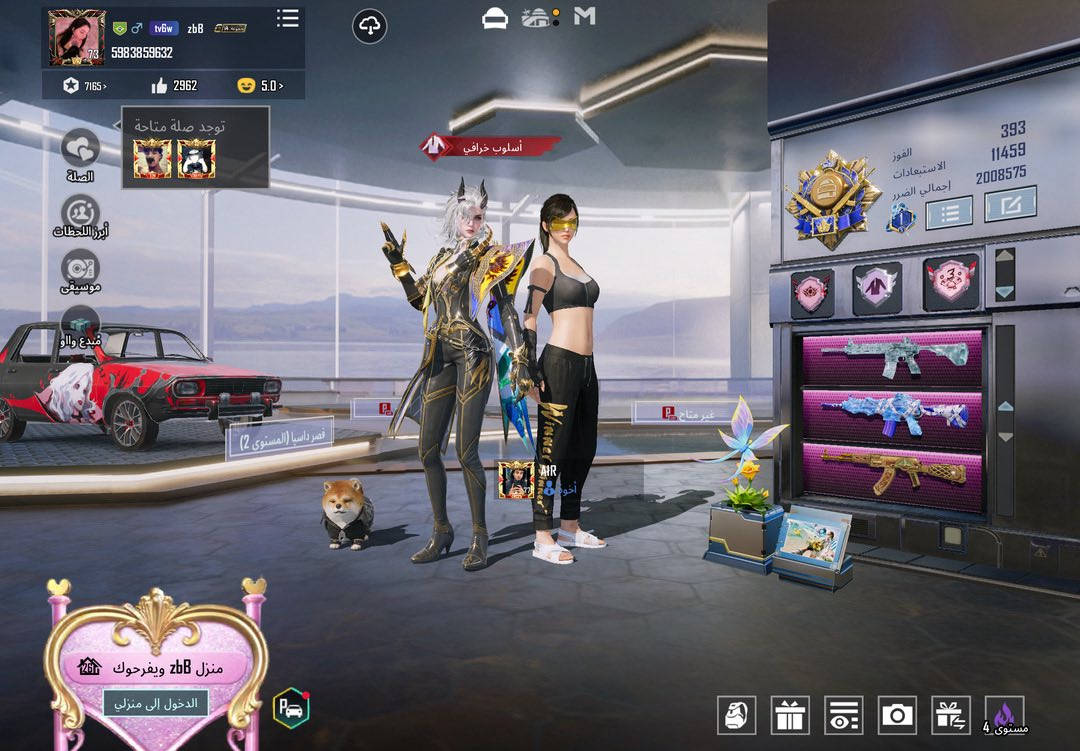This screenshot has height=751, width=1080.
Task: Open the backpack inventory icon
Action: [736, 715]
